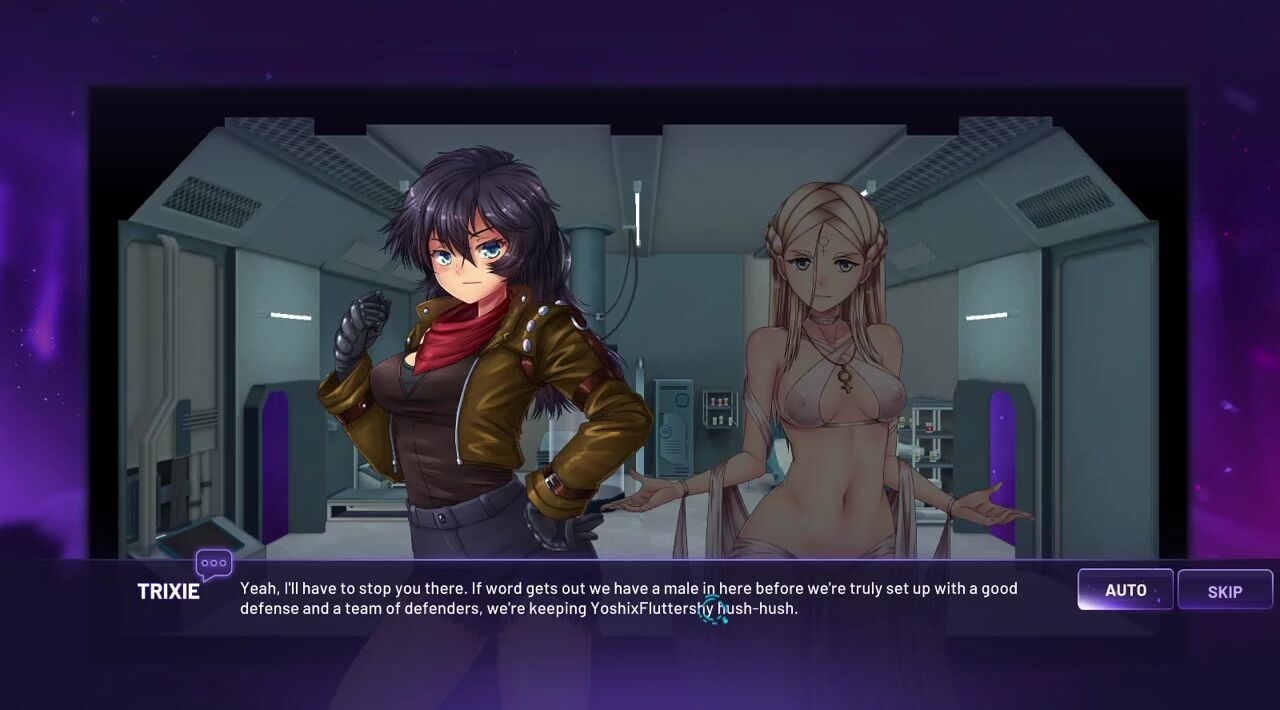
Task: Skip the dialogue with SKIP button
Action: (x=1224, y=591)
